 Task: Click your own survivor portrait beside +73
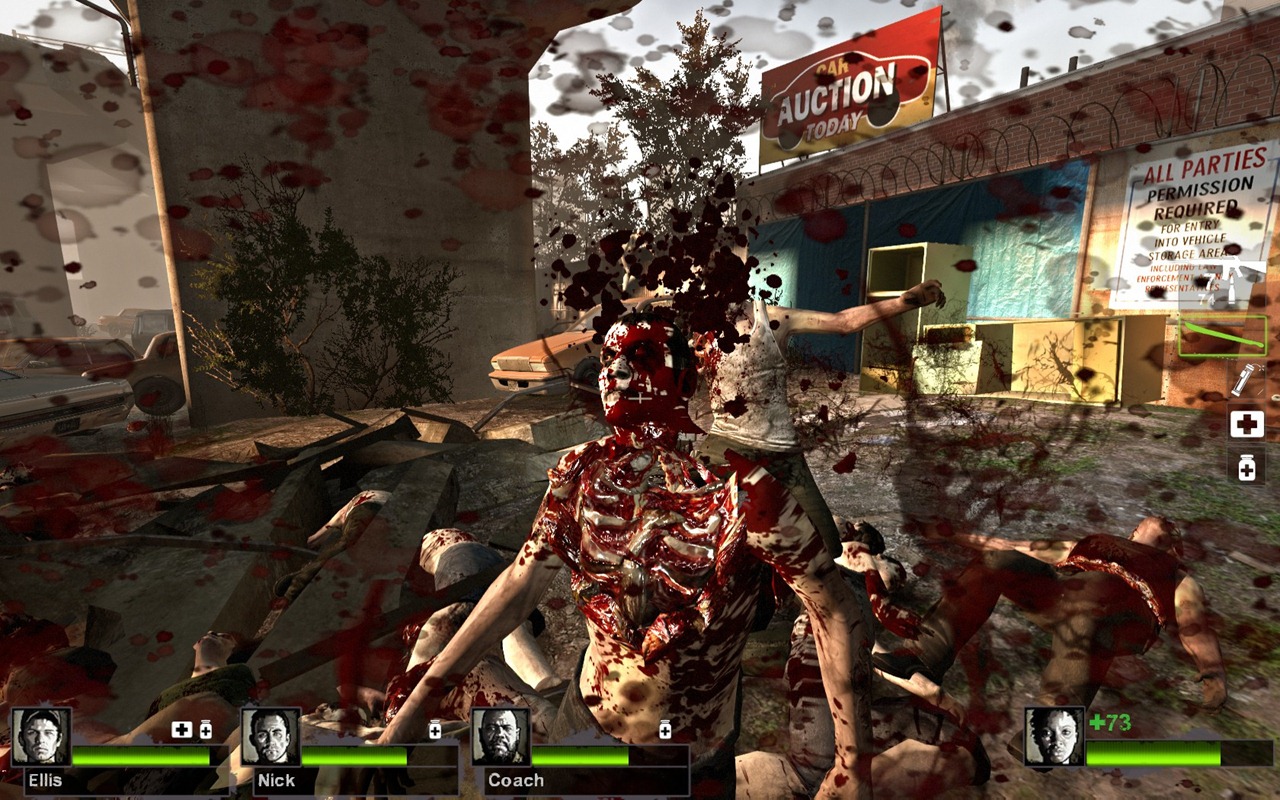(1054, 737)
